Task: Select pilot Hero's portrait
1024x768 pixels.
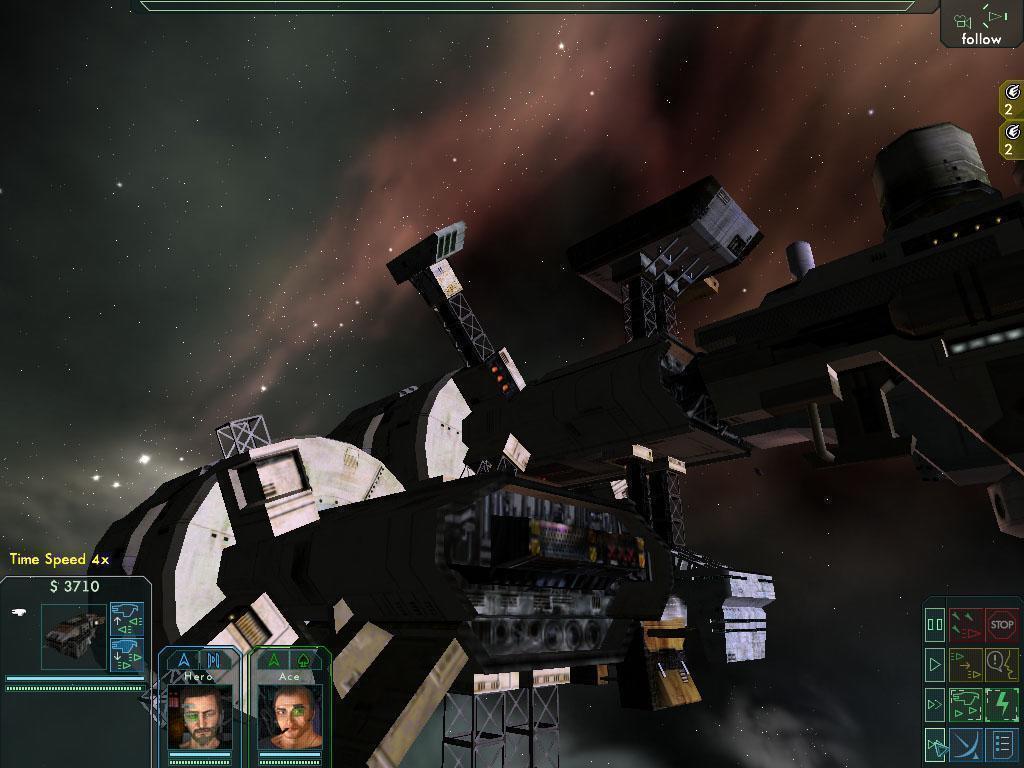Action: pyautogui.click(x=200, y=718)
